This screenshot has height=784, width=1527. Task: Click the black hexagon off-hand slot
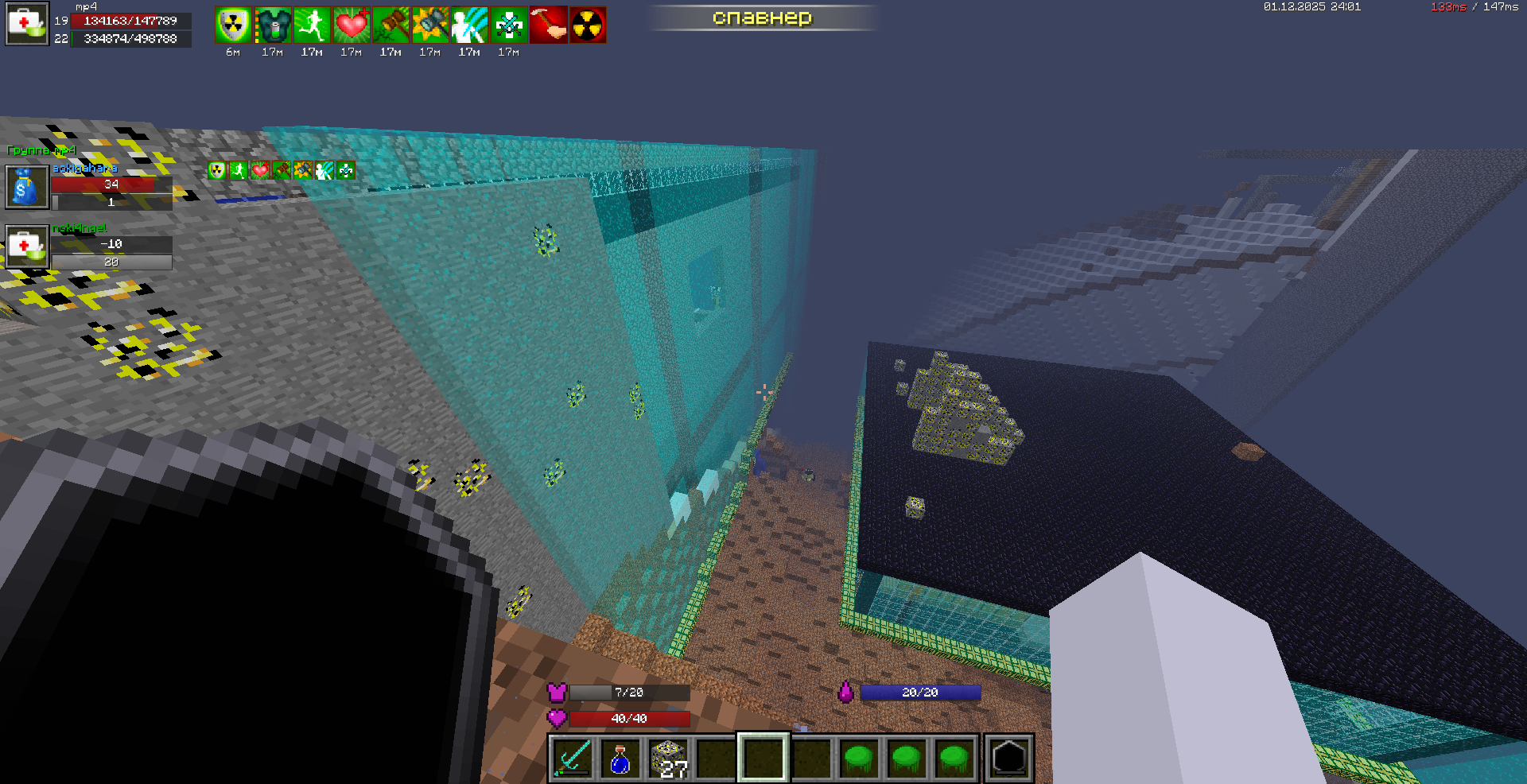(x=1008, y=758)
